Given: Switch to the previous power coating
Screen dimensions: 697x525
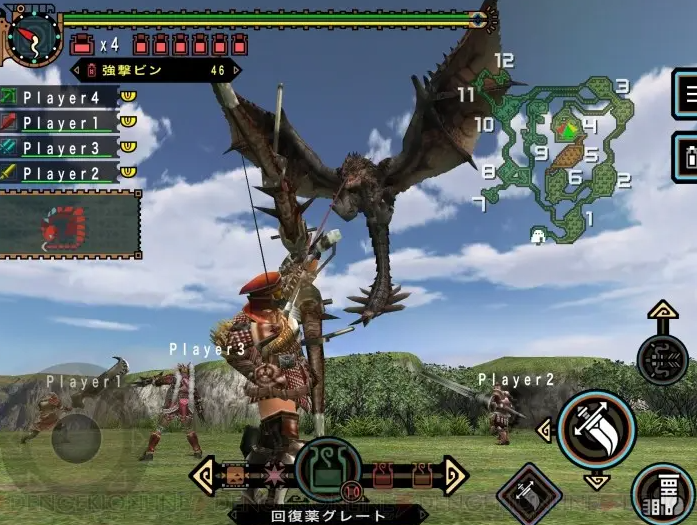Looking at the screenshot, I should (76, 71).
